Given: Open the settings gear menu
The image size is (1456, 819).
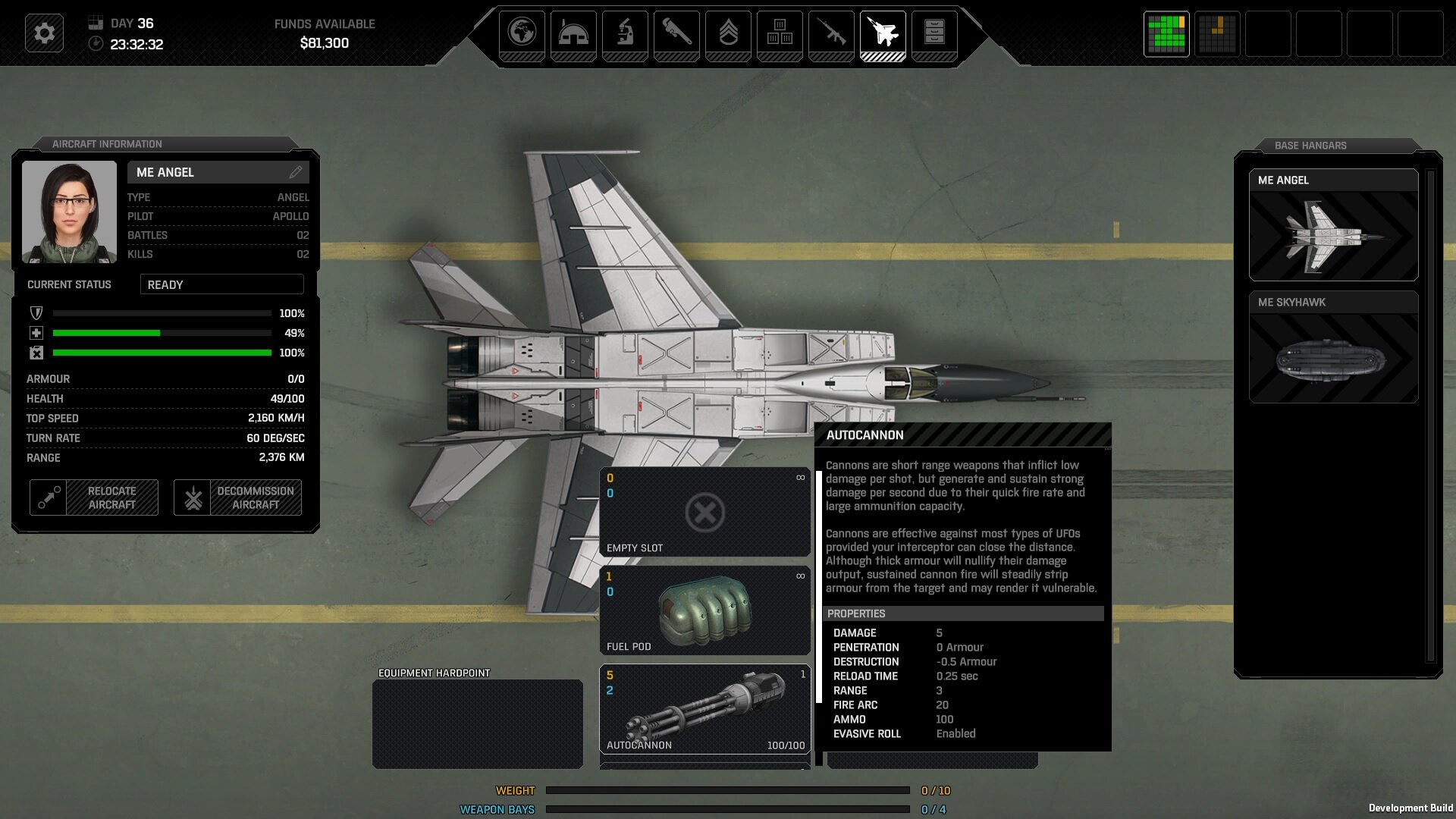Looking at the screenshot, I should tap(44, 33).
